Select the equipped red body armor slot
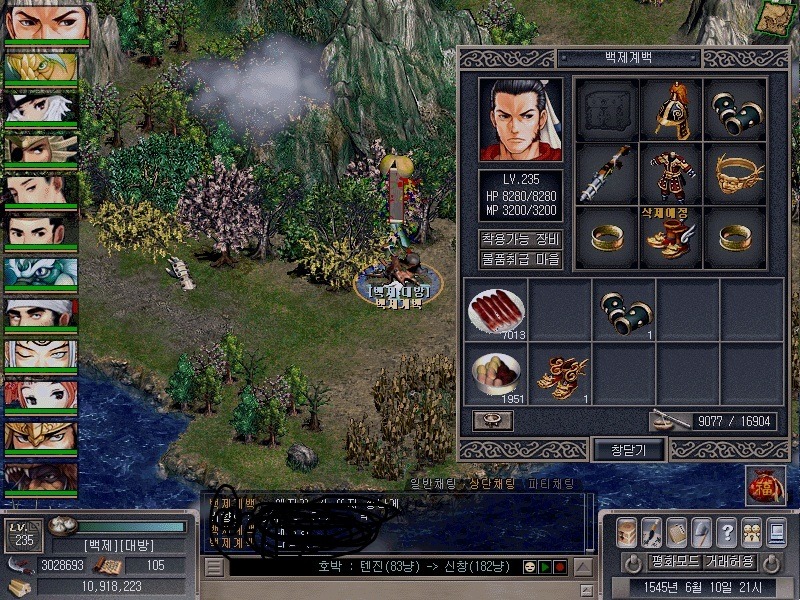 (x=670, y=175)
